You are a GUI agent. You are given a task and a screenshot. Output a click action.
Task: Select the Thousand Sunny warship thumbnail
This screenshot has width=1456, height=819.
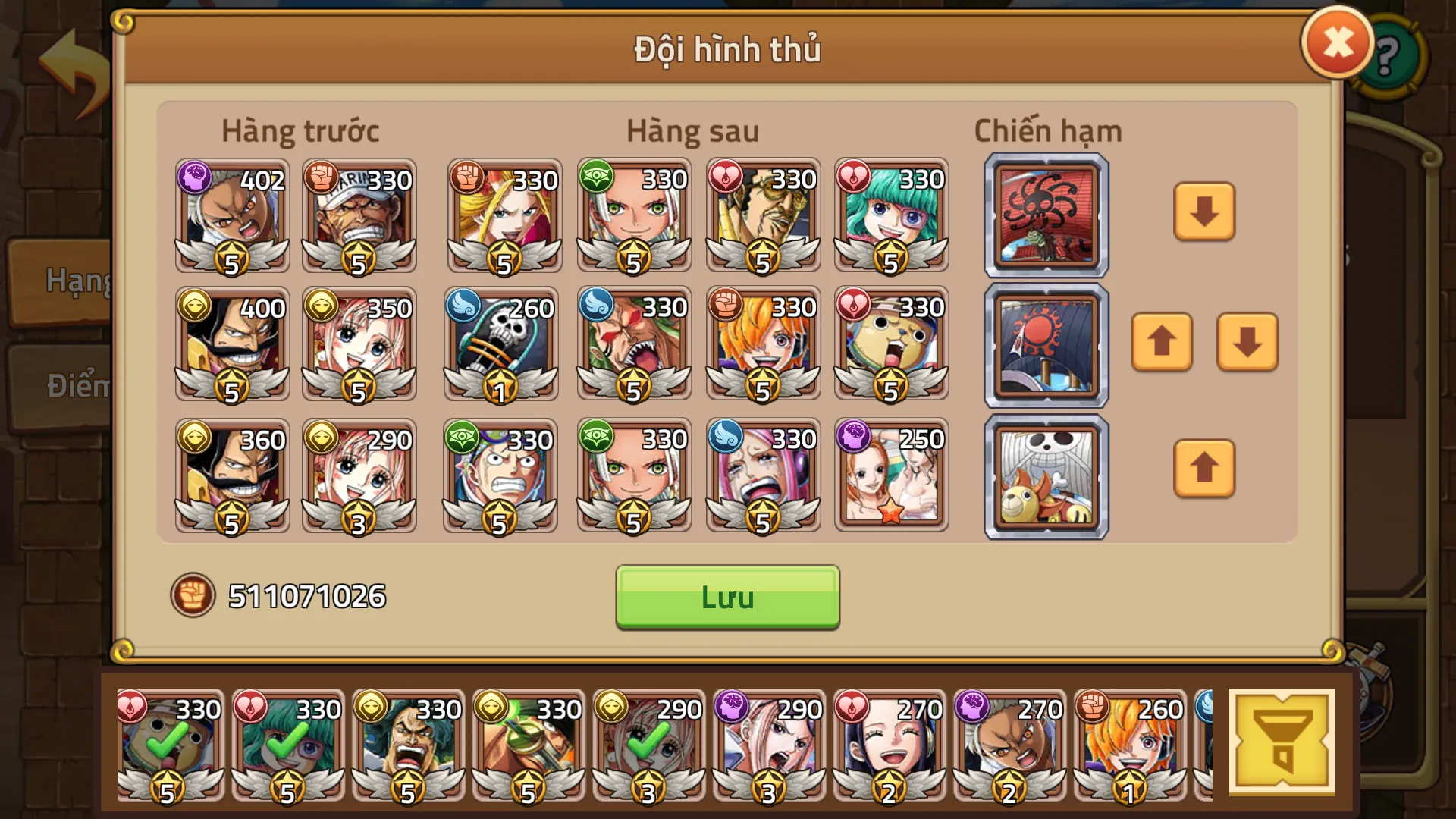(1046, 474)
